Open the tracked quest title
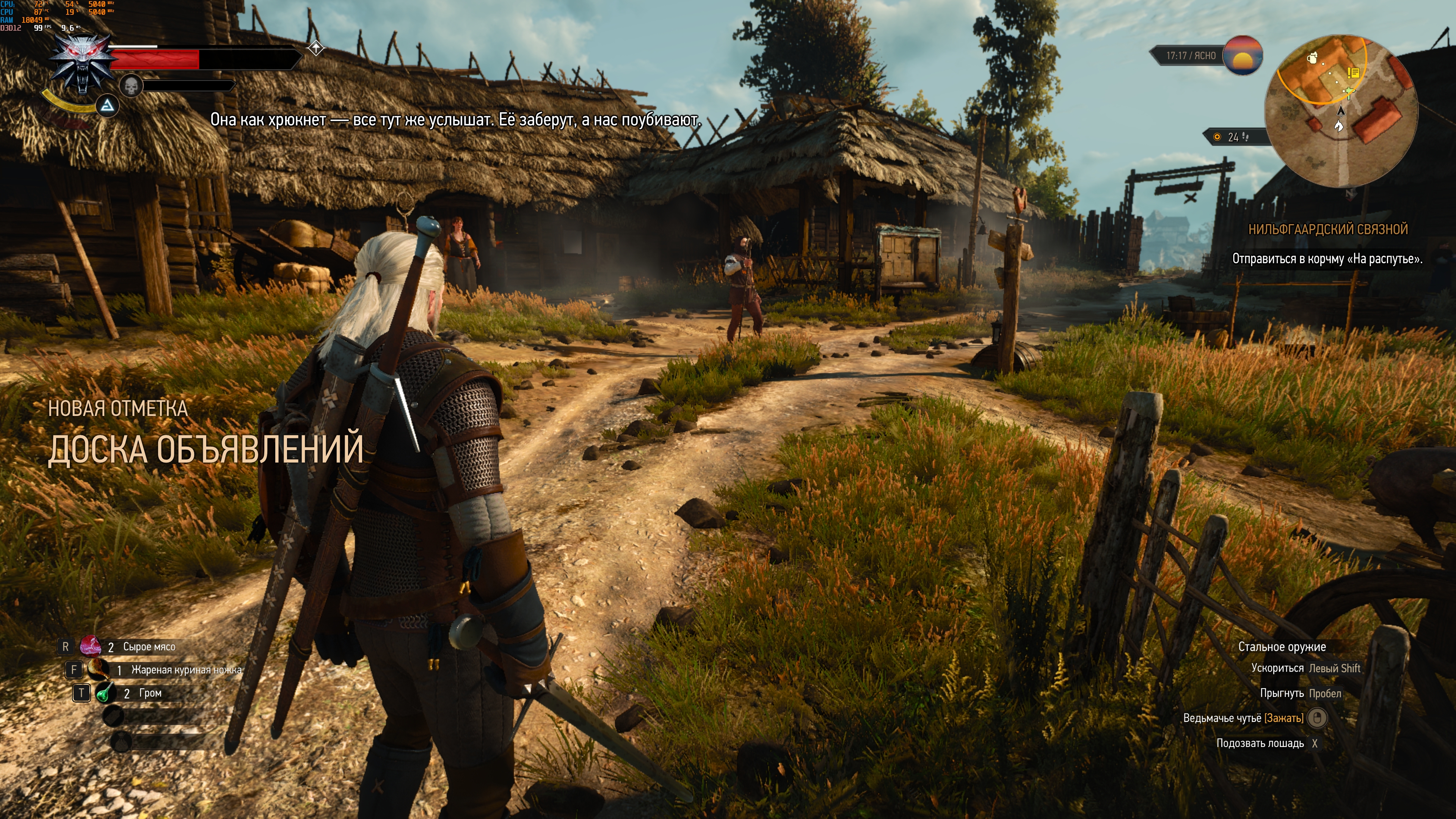 pos(1327,229)
